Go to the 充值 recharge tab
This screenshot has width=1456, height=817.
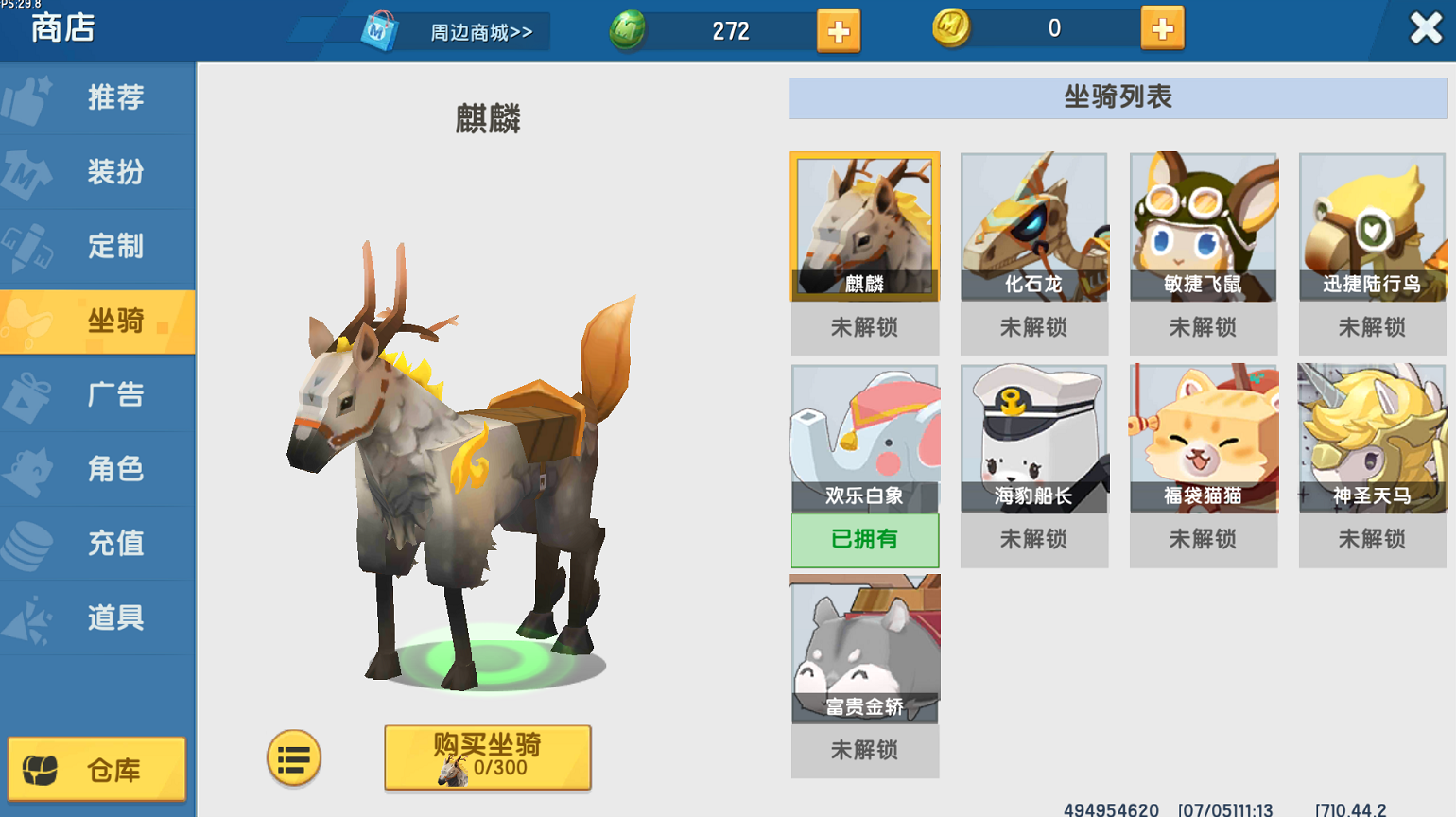tap(98, 544)
